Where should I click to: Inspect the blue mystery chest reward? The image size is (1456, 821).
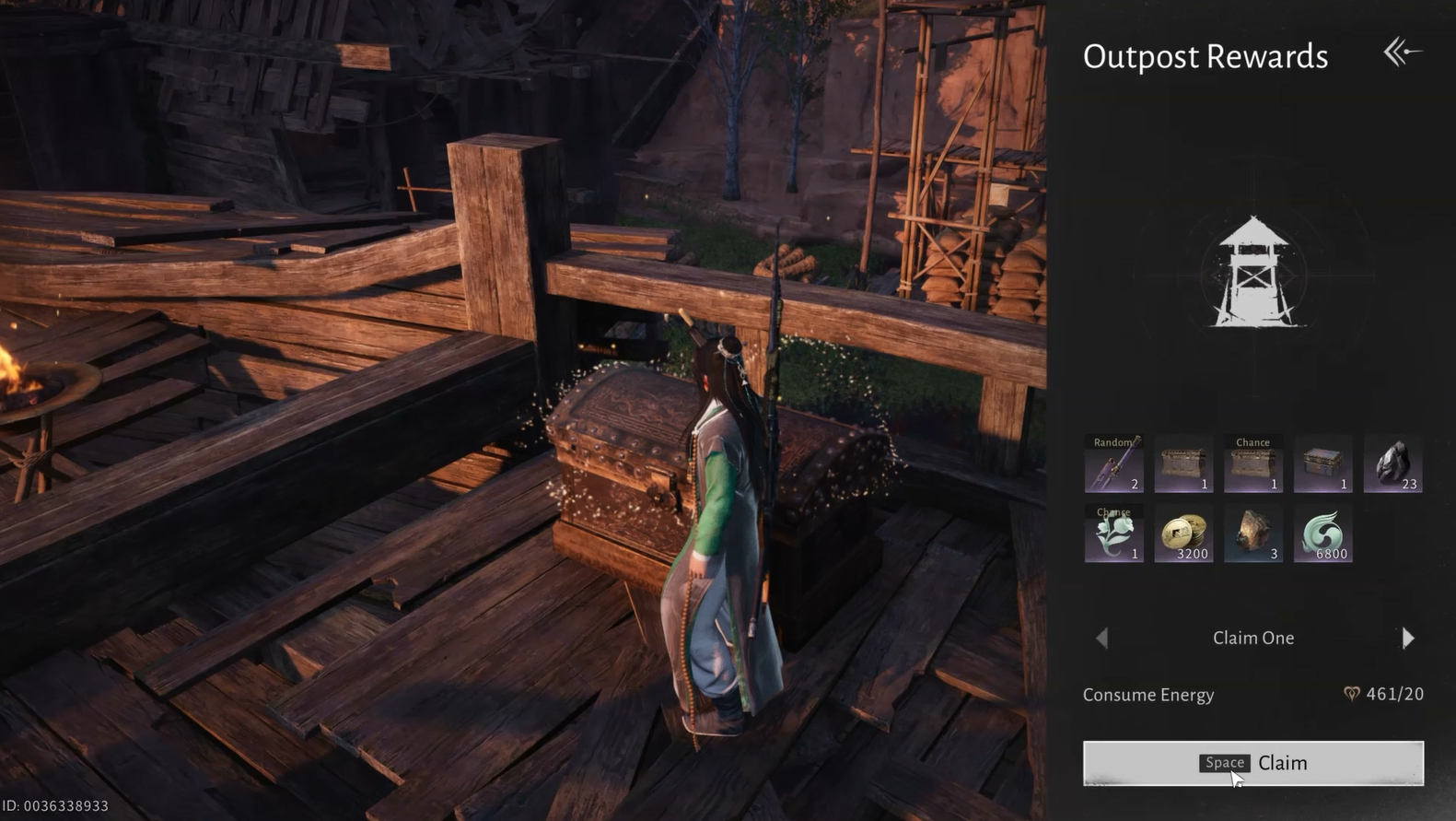[1322, 464]
